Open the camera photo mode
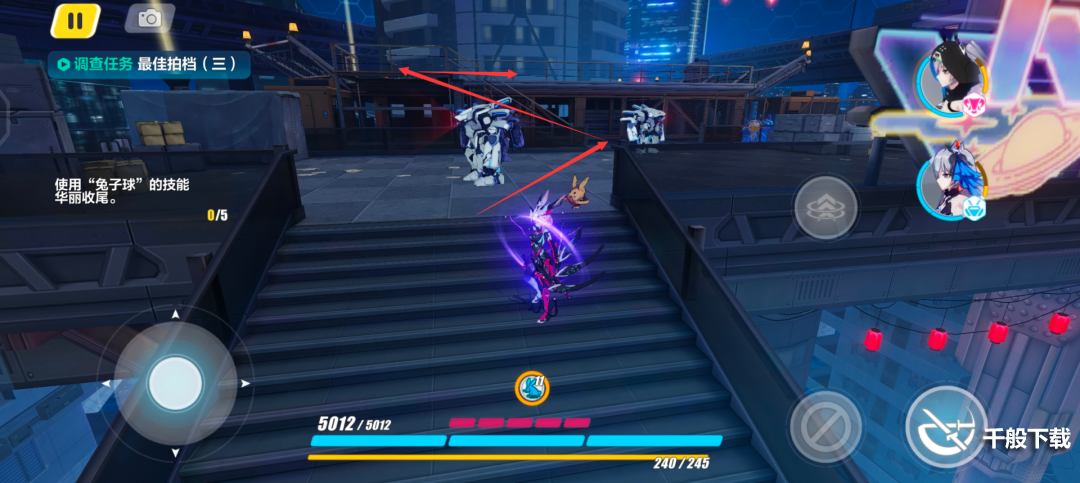The image size is (1080, 483). tap(150, 18)
